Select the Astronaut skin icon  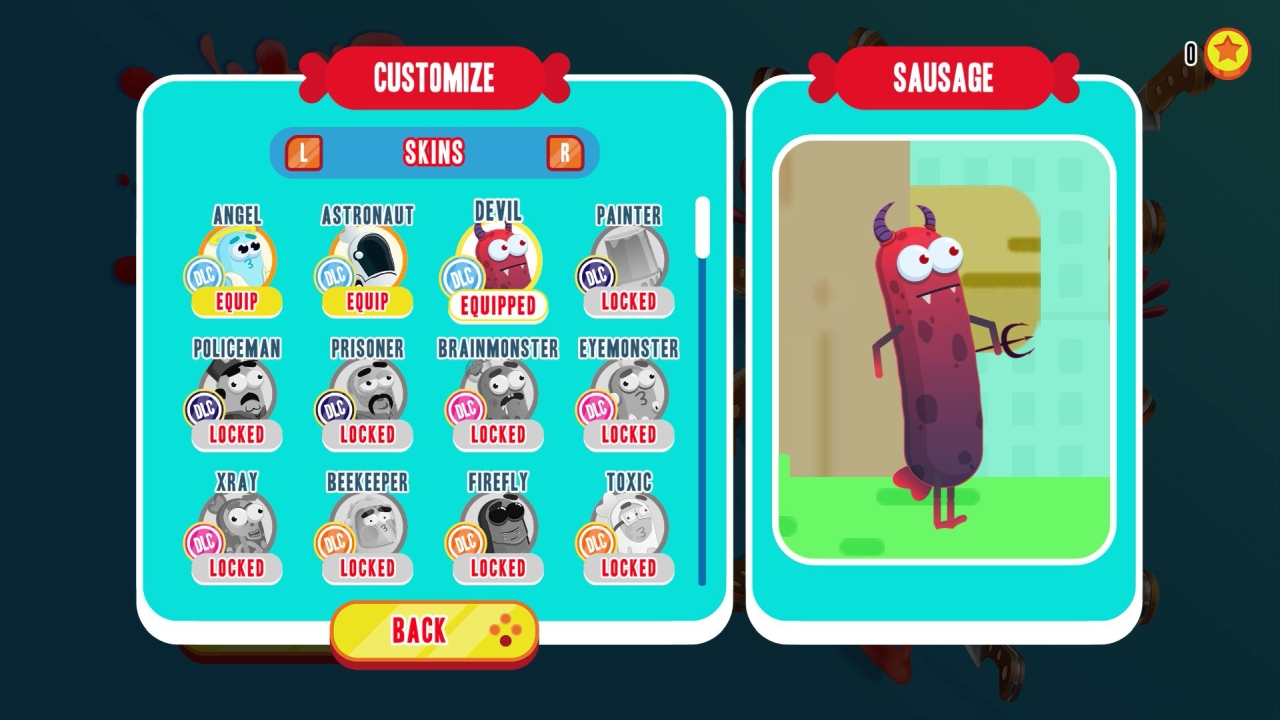tap(367, 255)
